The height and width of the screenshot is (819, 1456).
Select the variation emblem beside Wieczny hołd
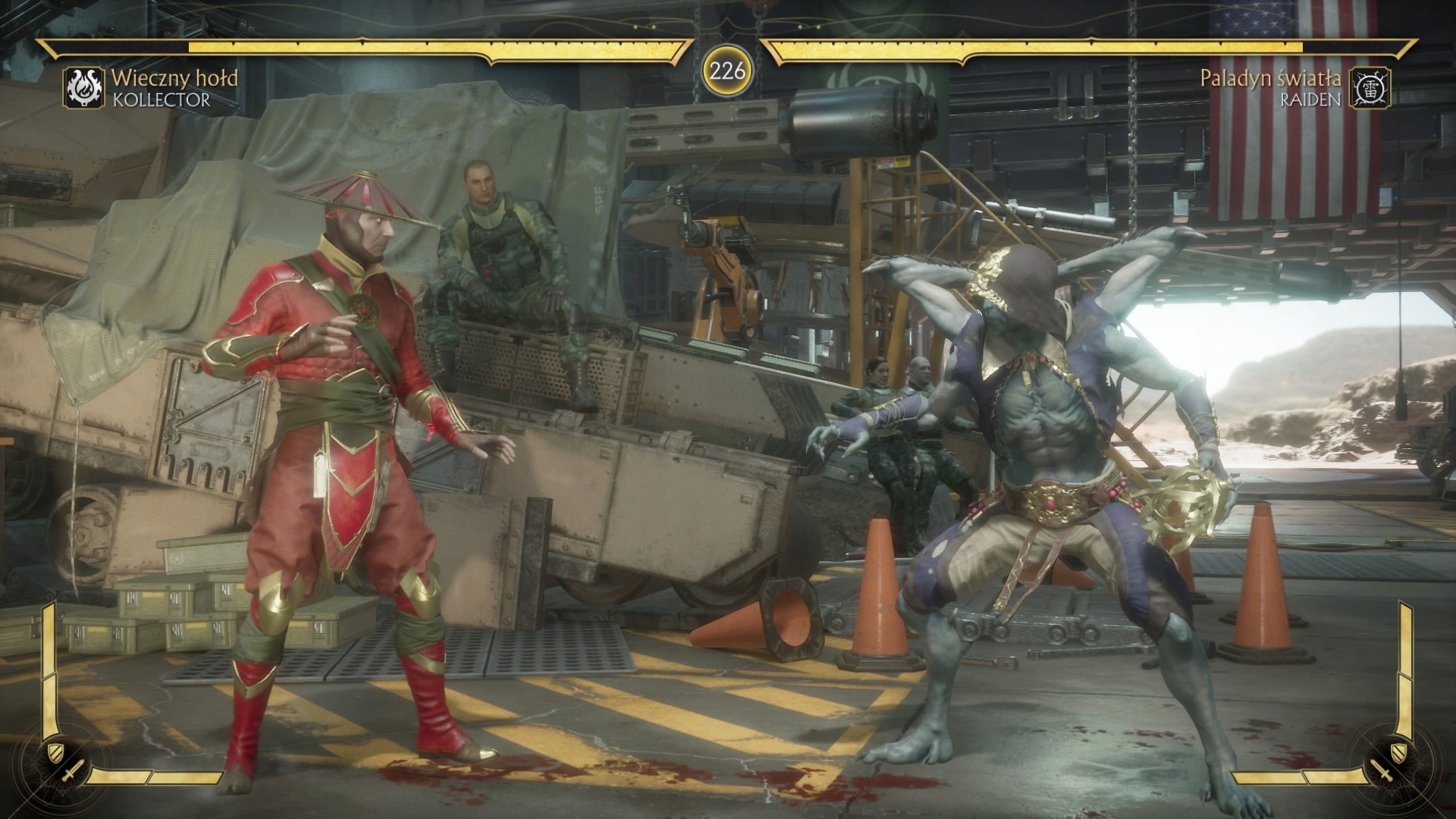point(84,87)
